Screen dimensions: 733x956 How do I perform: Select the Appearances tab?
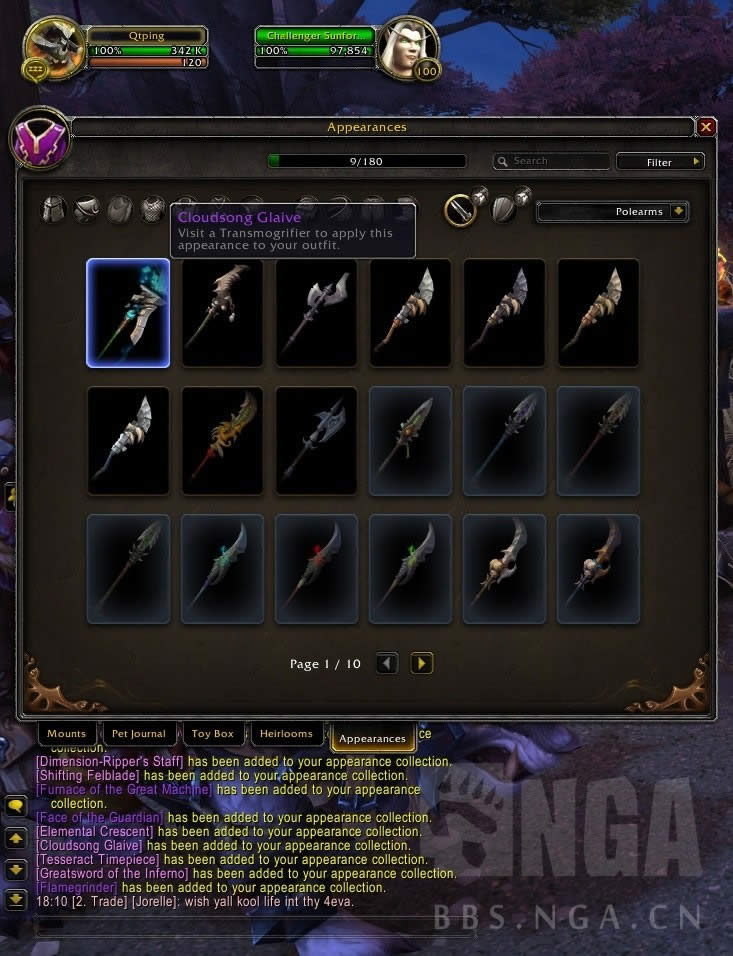372,738
